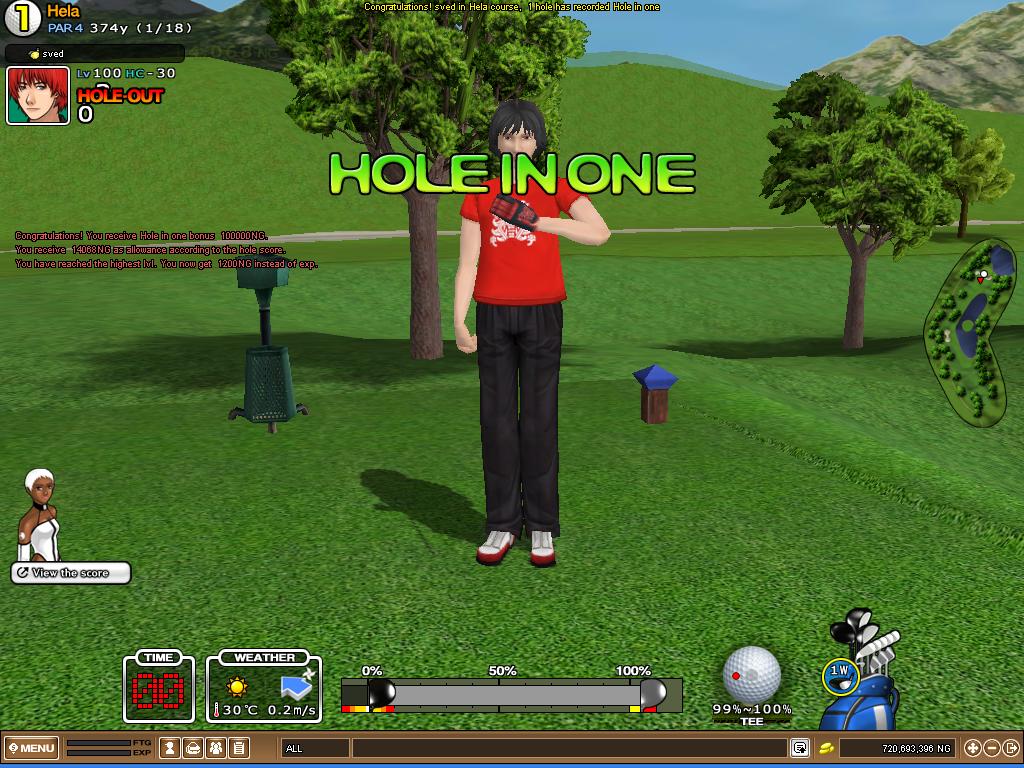
Task: Select the red-haired player portrait
Action: pyautogui.click(x=38, y=95)
